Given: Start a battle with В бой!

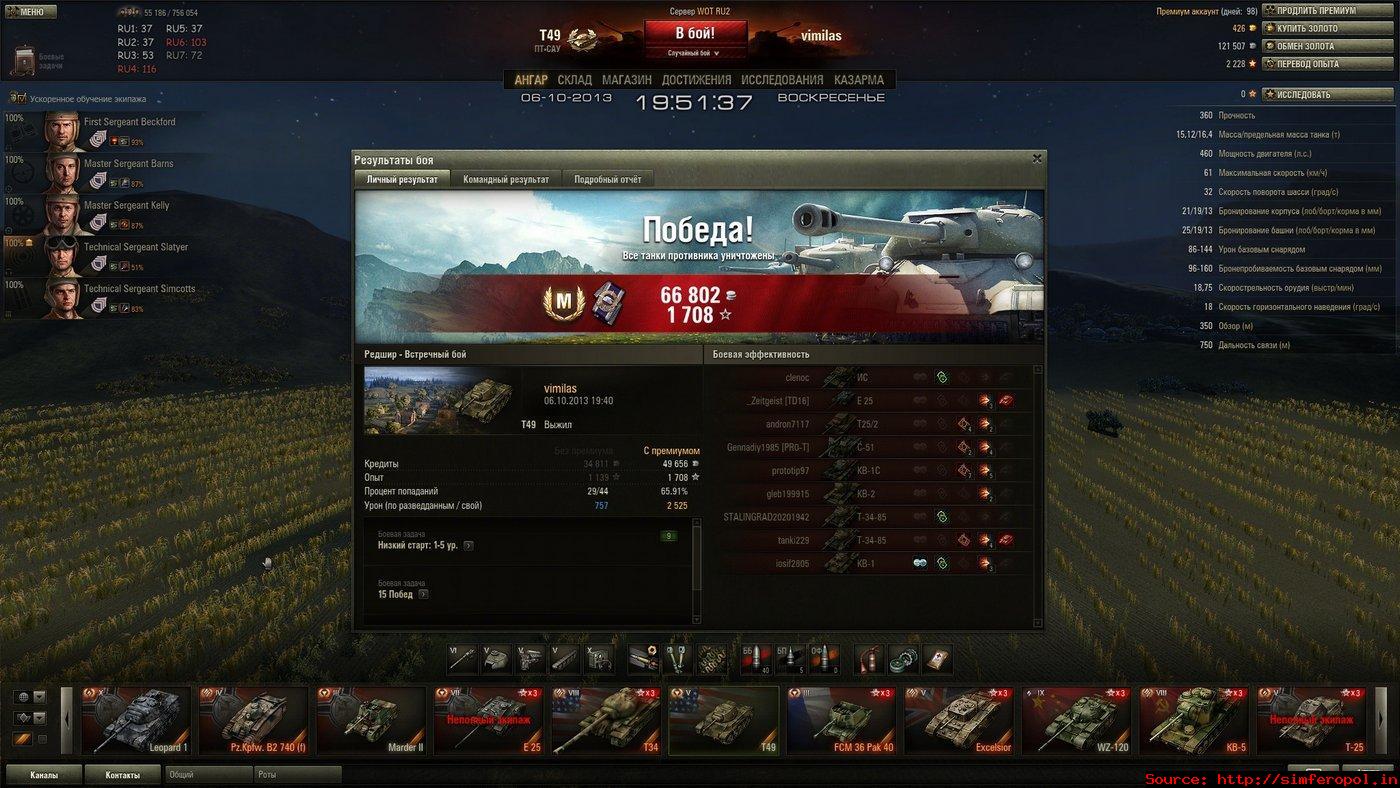Looking at the screenshot, I should tap(695, 33).
